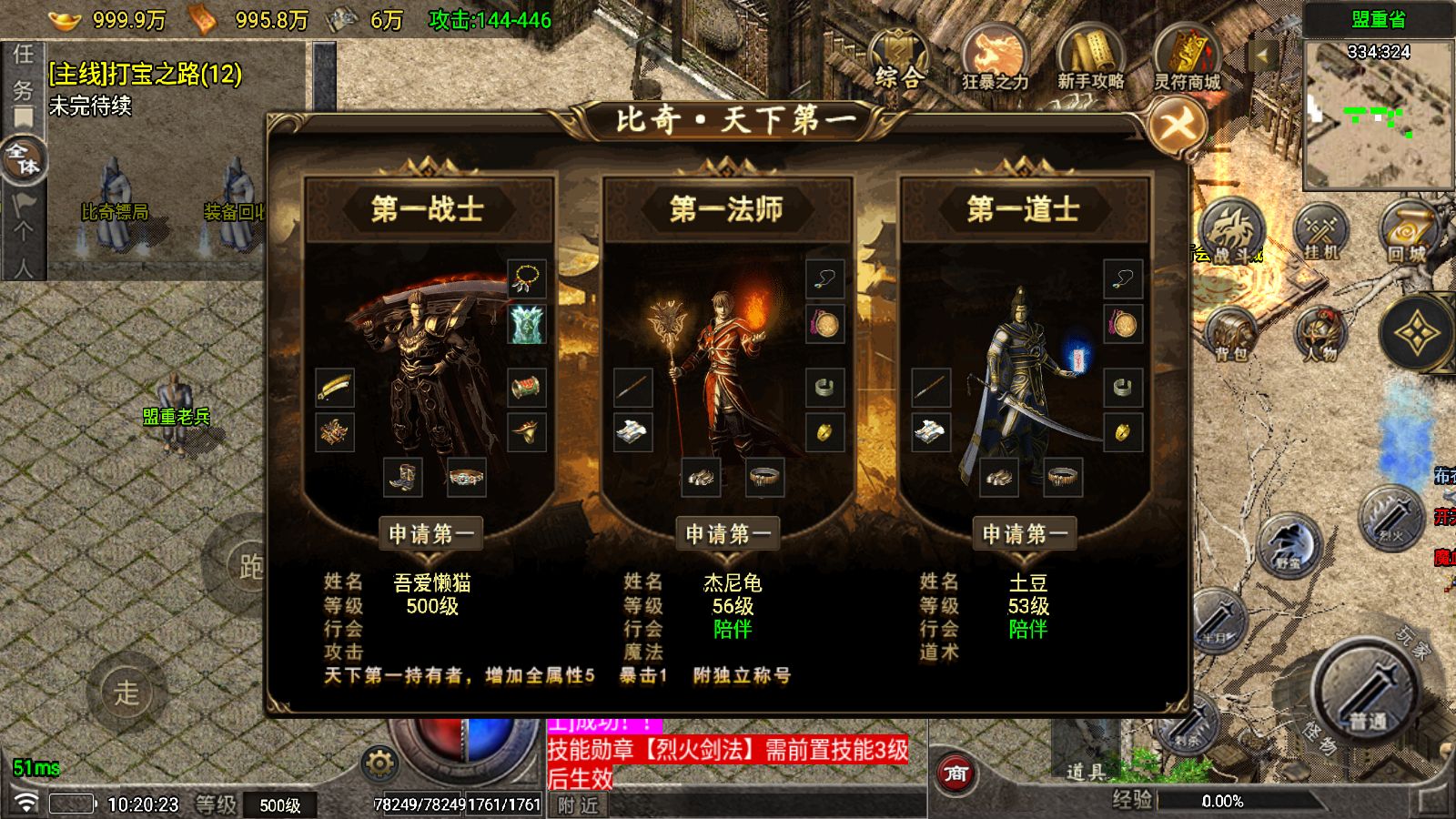
Task: Open the 狂暴之力 feature
Action: tap(995, 60)
